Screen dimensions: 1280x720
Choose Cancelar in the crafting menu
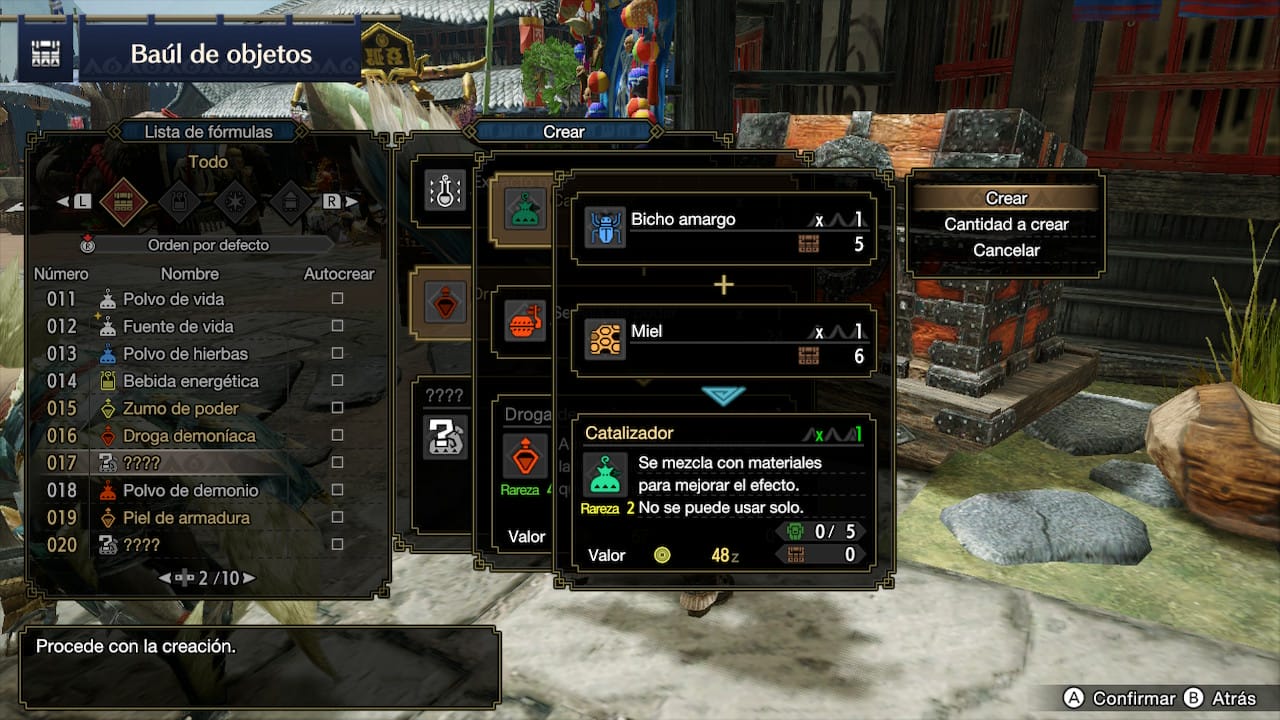point(1006,250)
